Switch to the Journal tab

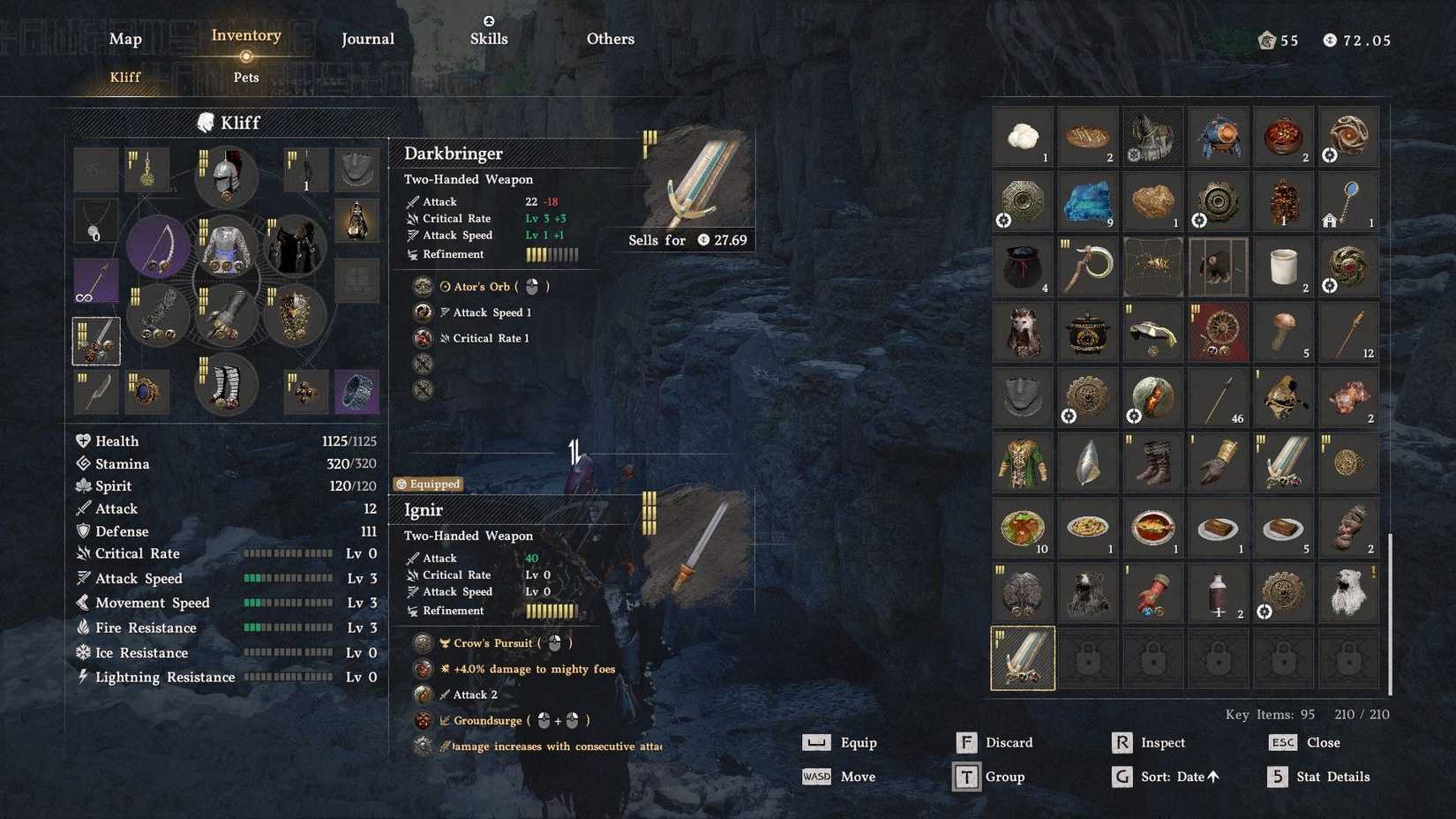click(x=367, y=39)
